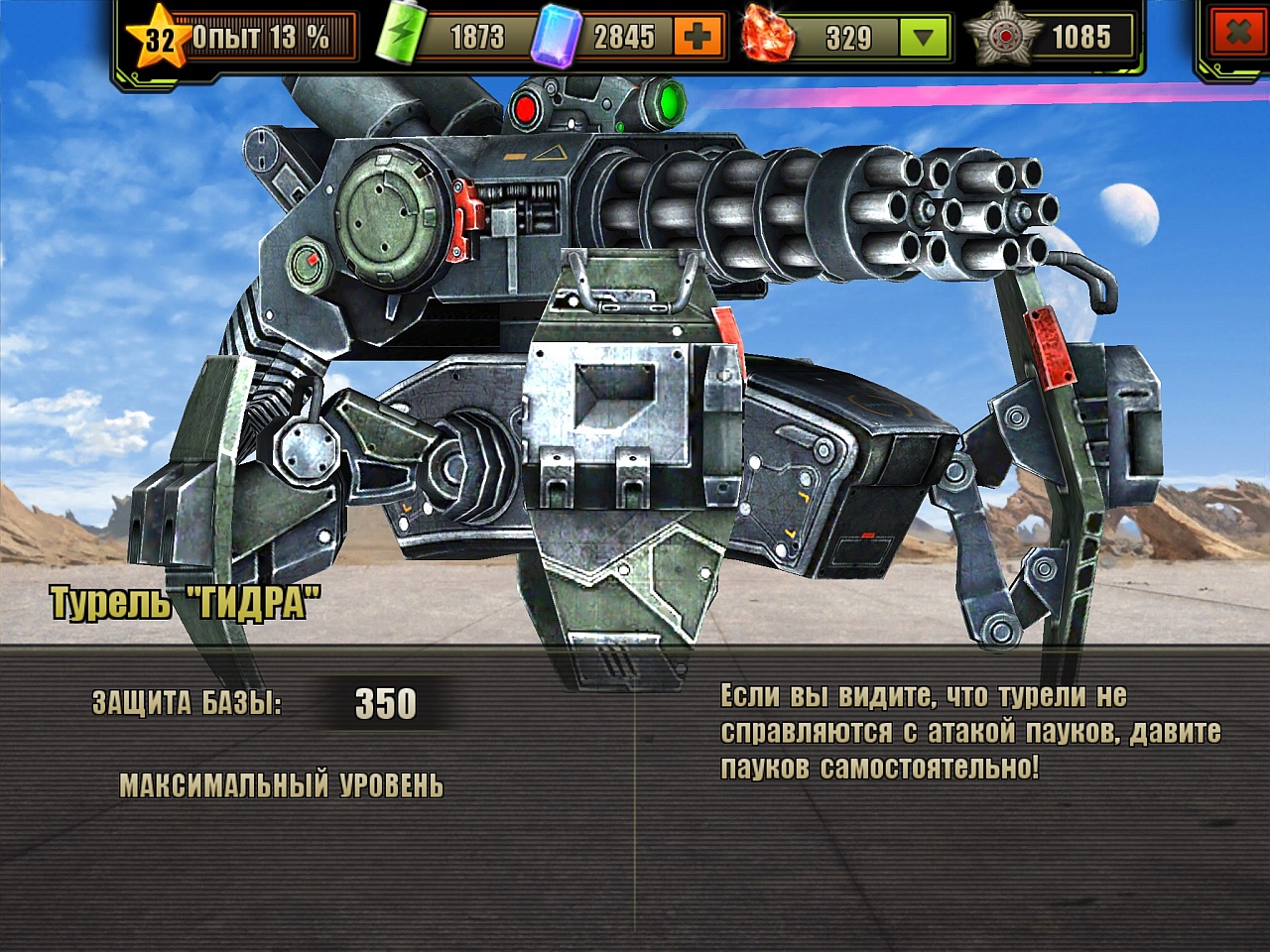Close the turret screen with red X

tap(1239, 34)
